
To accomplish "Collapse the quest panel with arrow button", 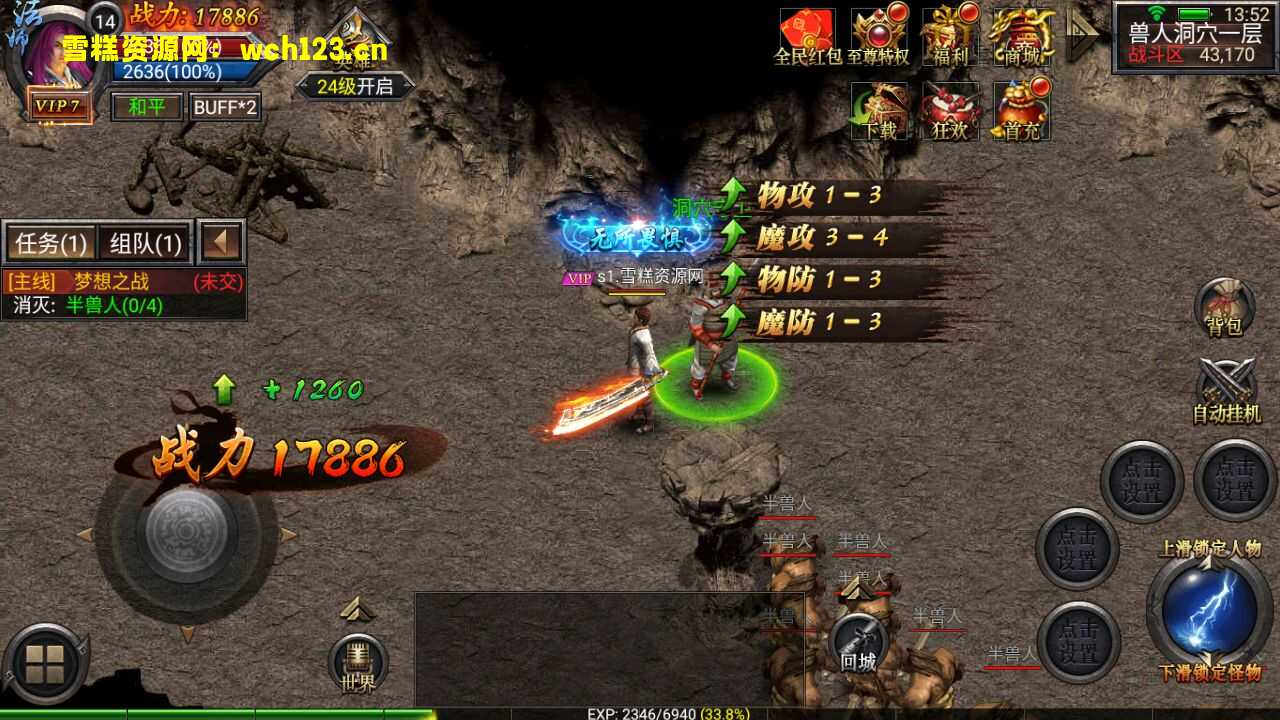I will (x=221, y=242).
